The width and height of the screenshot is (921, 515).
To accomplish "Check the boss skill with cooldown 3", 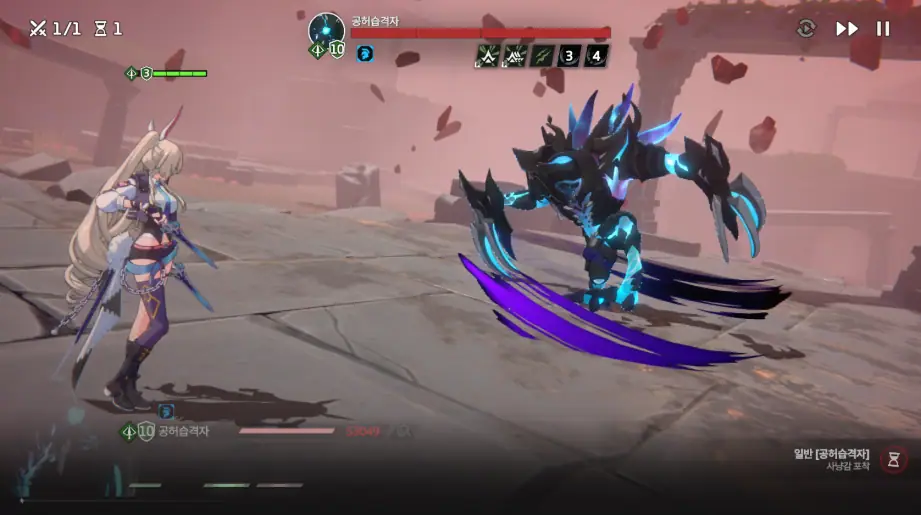I will (x=569, y=55).
